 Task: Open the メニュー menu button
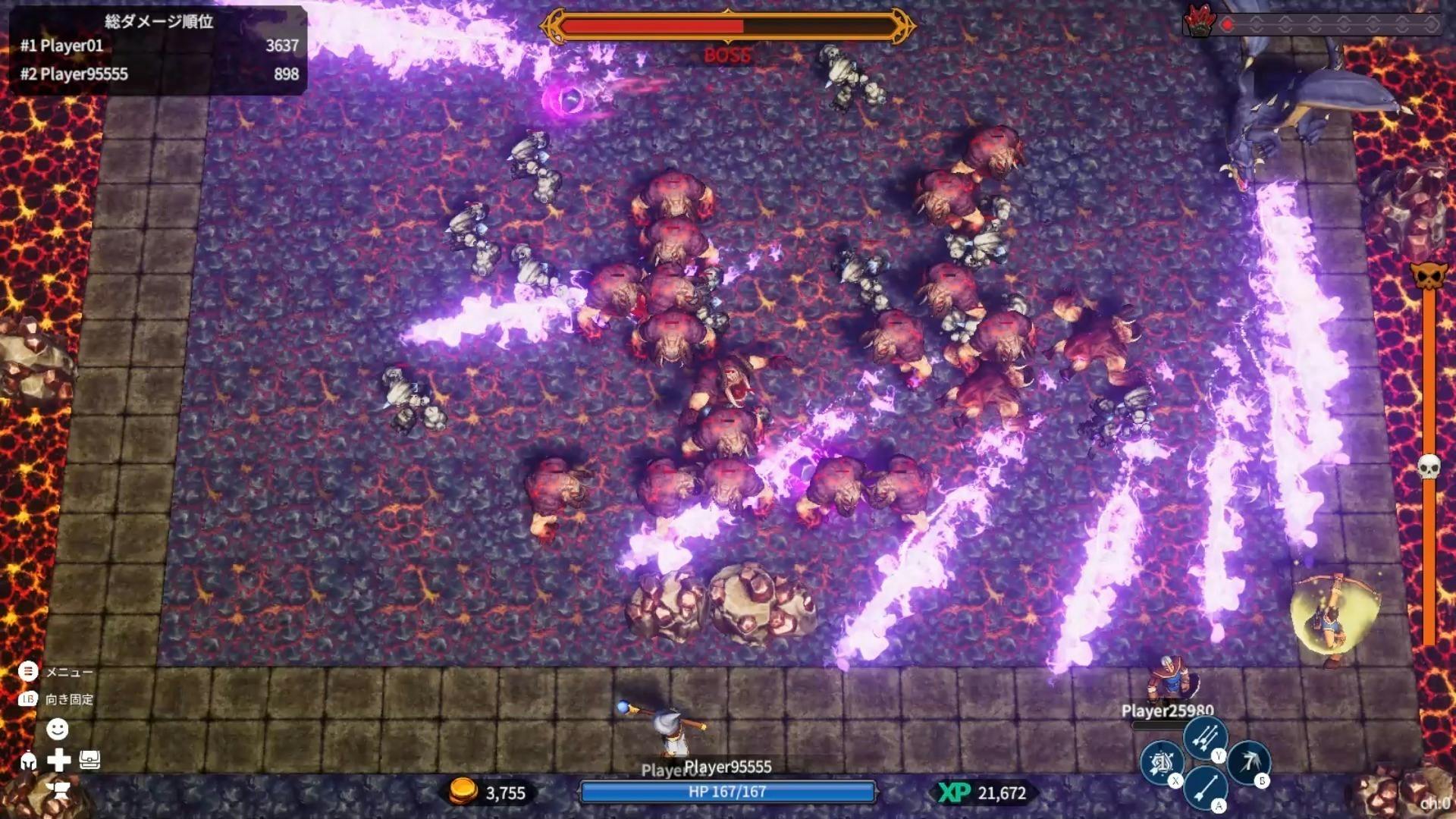28,671
